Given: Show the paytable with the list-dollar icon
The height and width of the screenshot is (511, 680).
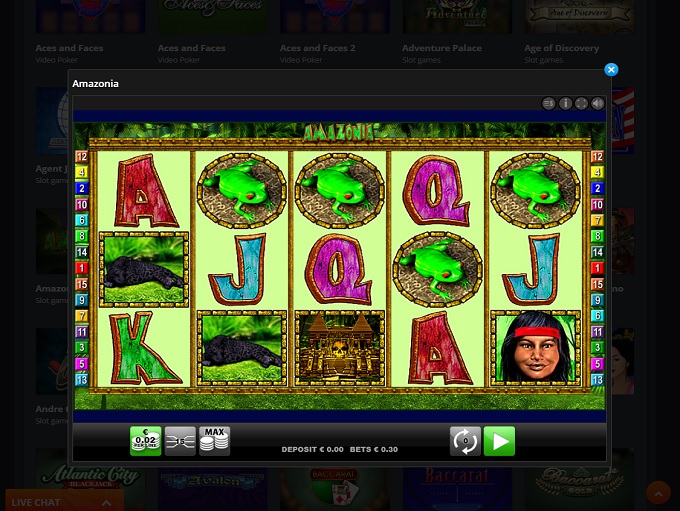Looking at the screenshot, I should coord(548,103).
